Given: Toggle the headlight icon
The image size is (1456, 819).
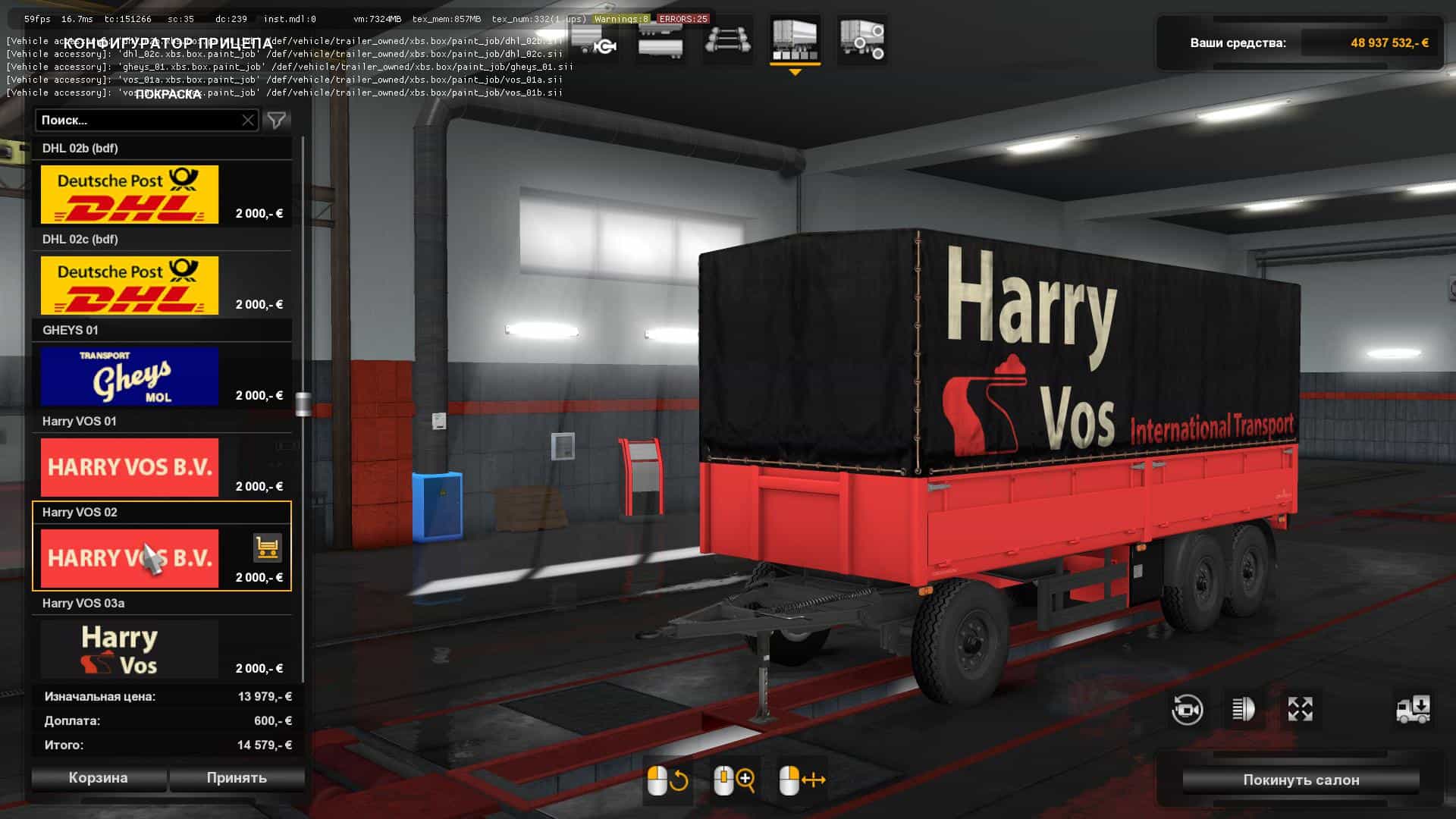Looking at the screenshot, I should pos(1243,710).
